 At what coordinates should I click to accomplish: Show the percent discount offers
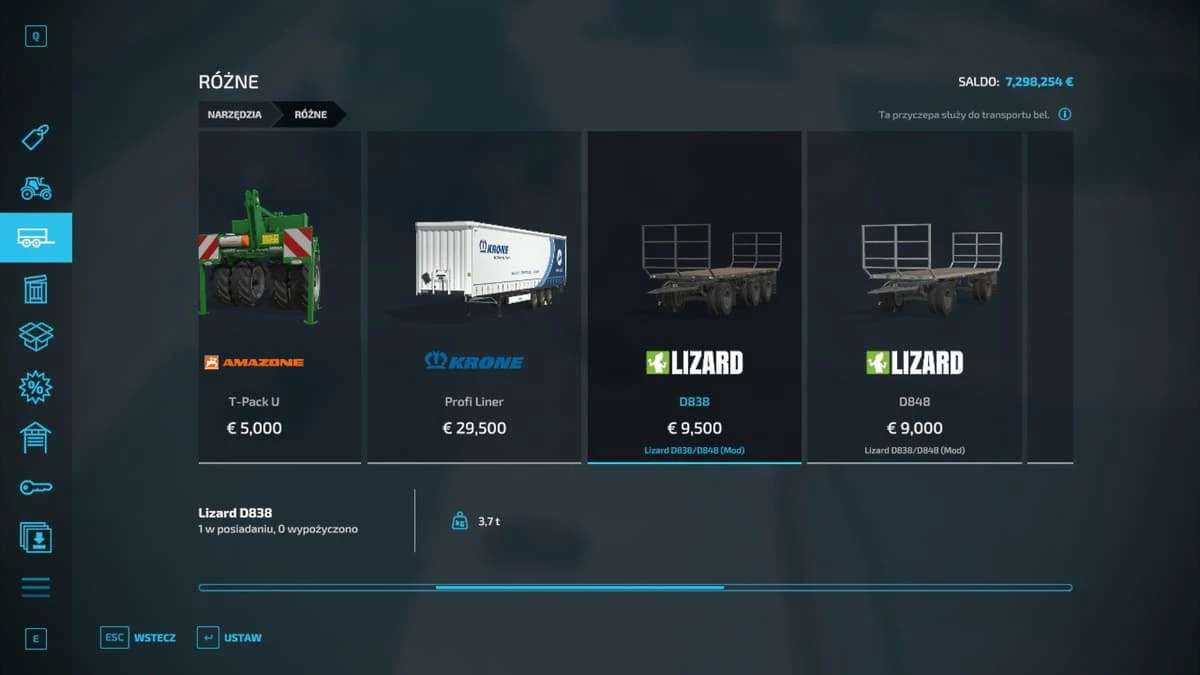pyautogui.click(x=36, y=388)
